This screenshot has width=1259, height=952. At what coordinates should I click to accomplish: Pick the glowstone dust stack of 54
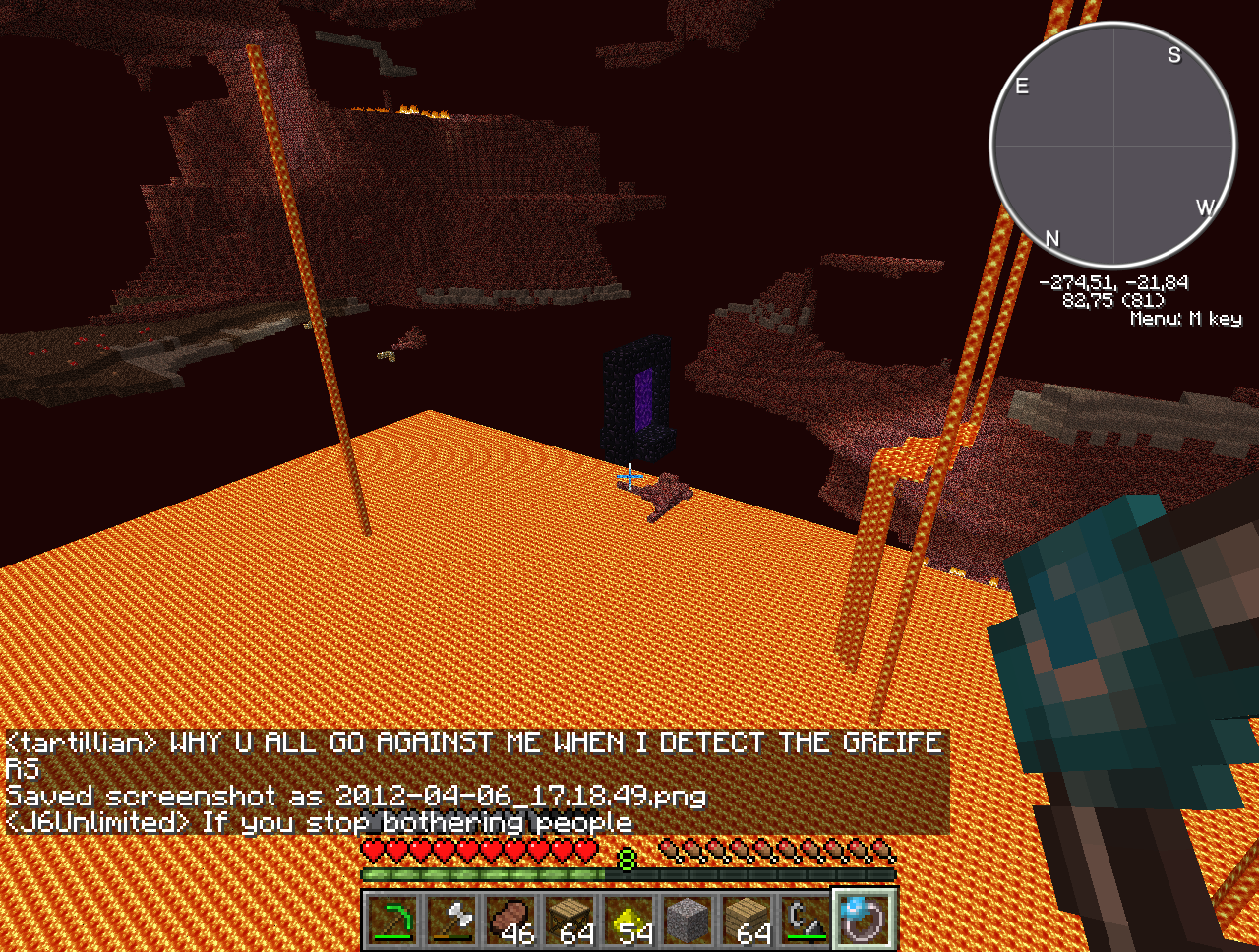629,921
